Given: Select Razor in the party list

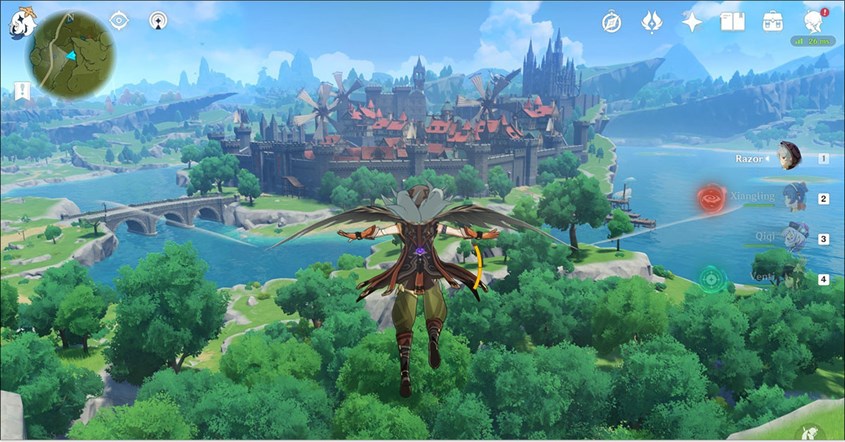Looking at the screenshot, I should coord(789,156).
